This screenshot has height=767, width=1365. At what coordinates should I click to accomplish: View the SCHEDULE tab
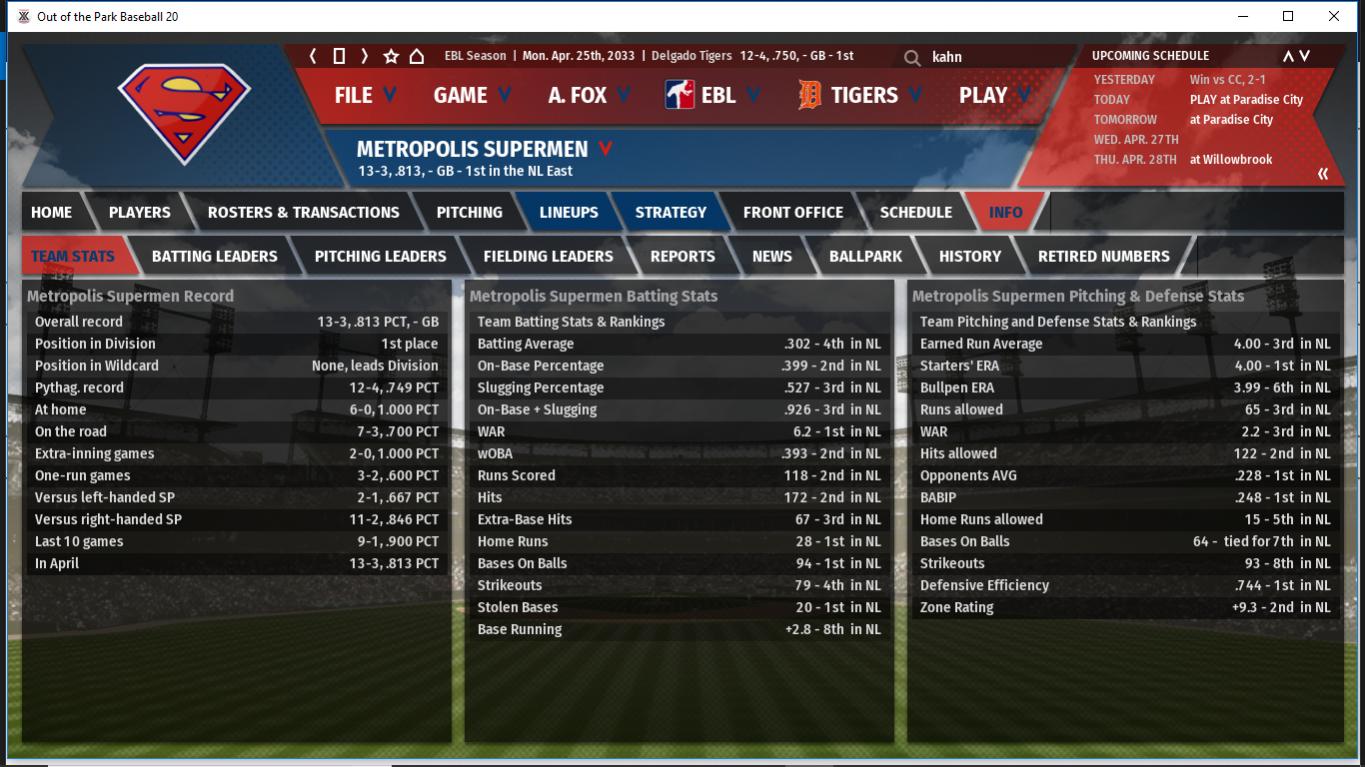915,212
